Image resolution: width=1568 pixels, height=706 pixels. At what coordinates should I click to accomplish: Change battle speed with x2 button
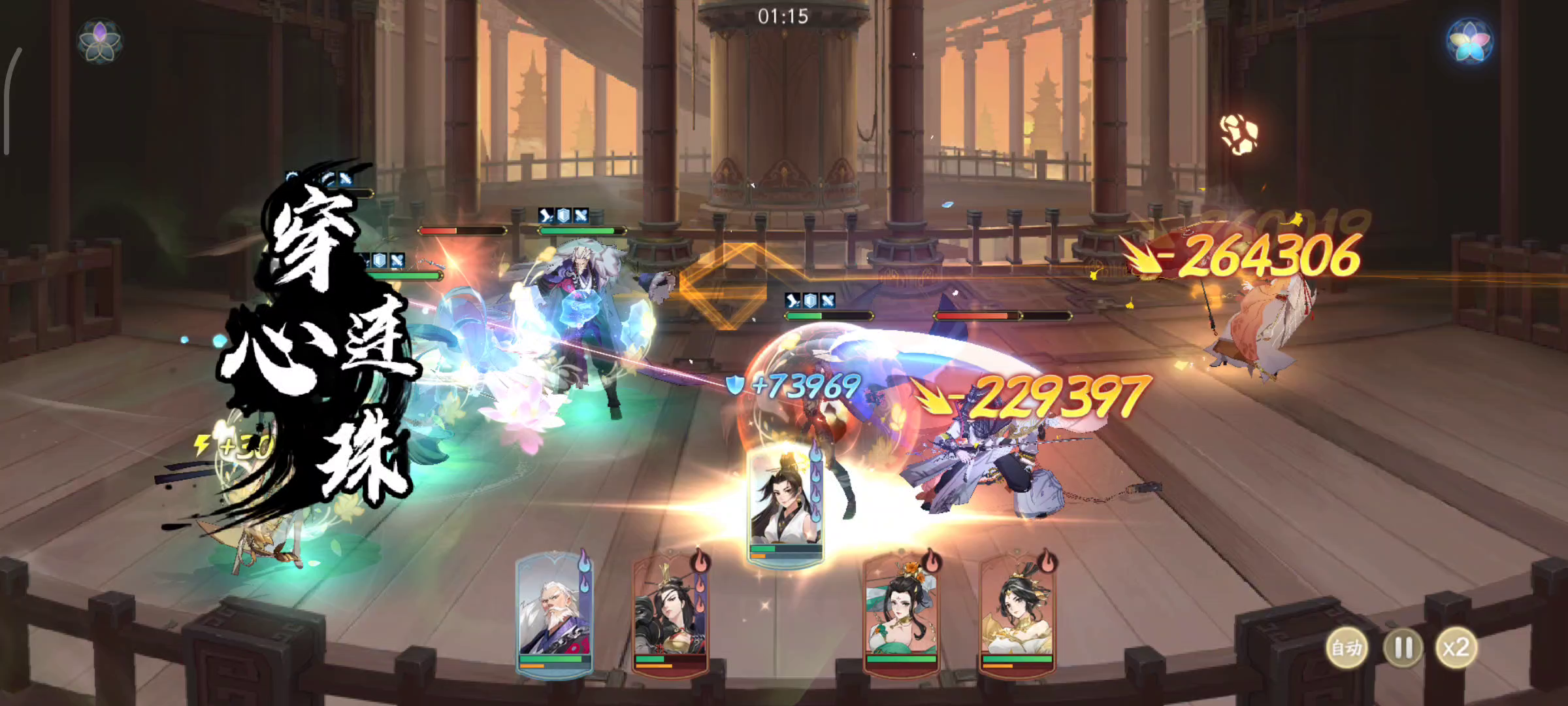tap(1456, 648)
